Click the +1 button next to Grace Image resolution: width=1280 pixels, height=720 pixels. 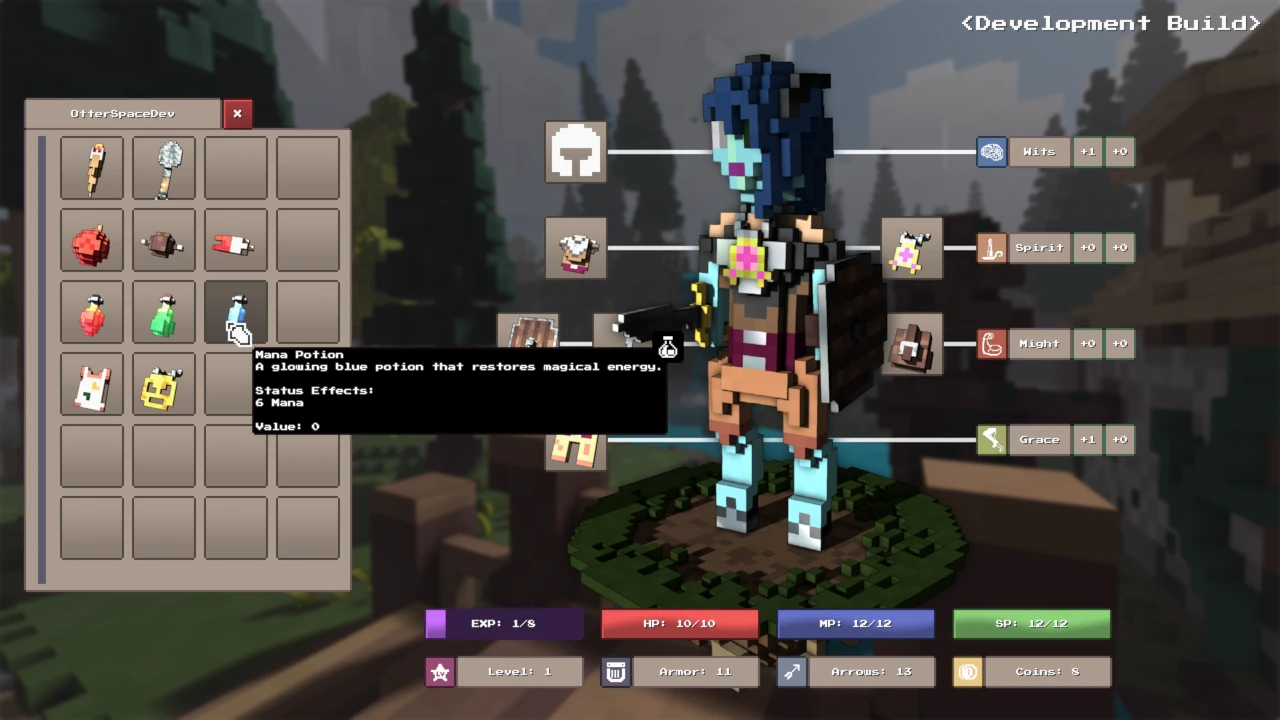coord(1087,439)
